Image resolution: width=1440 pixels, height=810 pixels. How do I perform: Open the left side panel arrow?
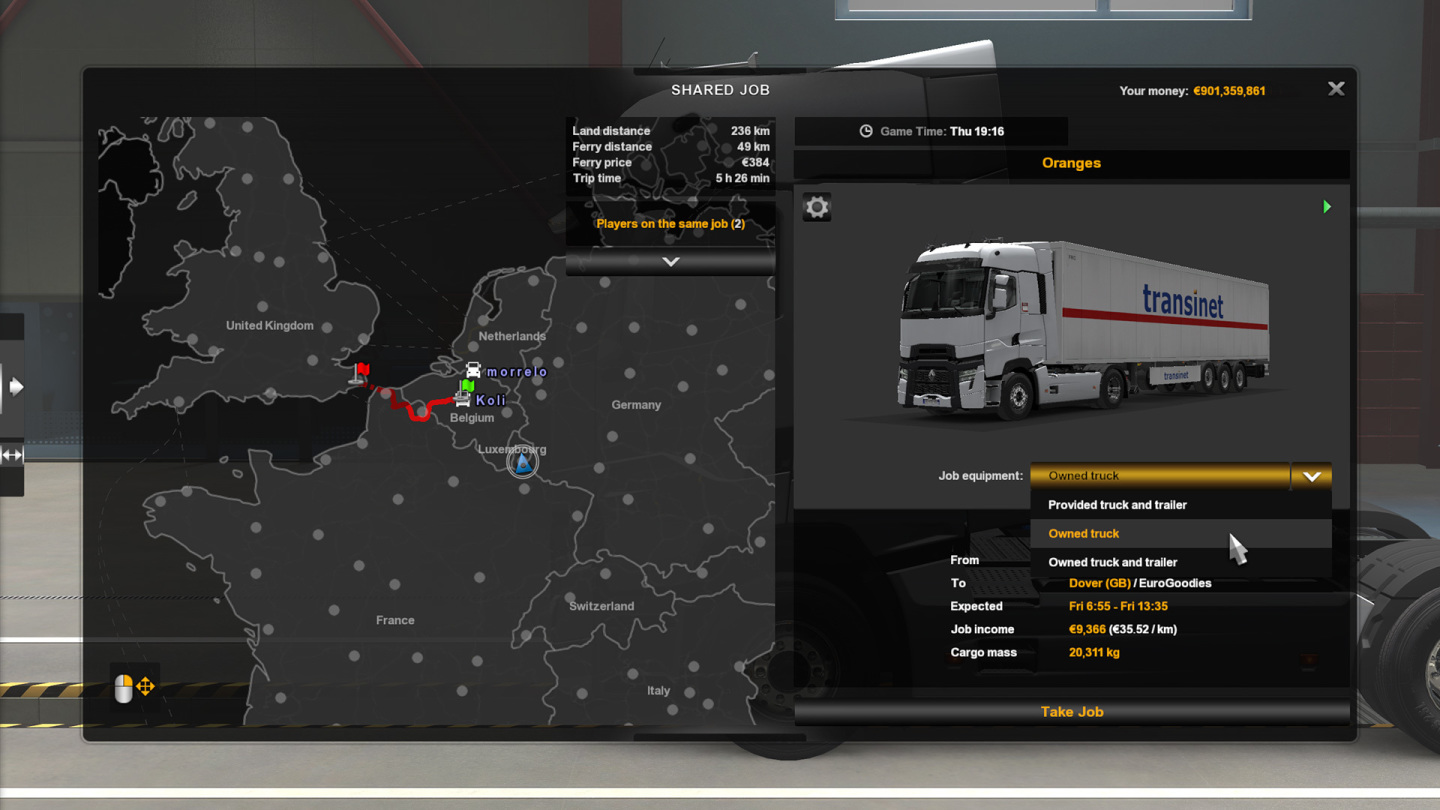tap(15, 387)
